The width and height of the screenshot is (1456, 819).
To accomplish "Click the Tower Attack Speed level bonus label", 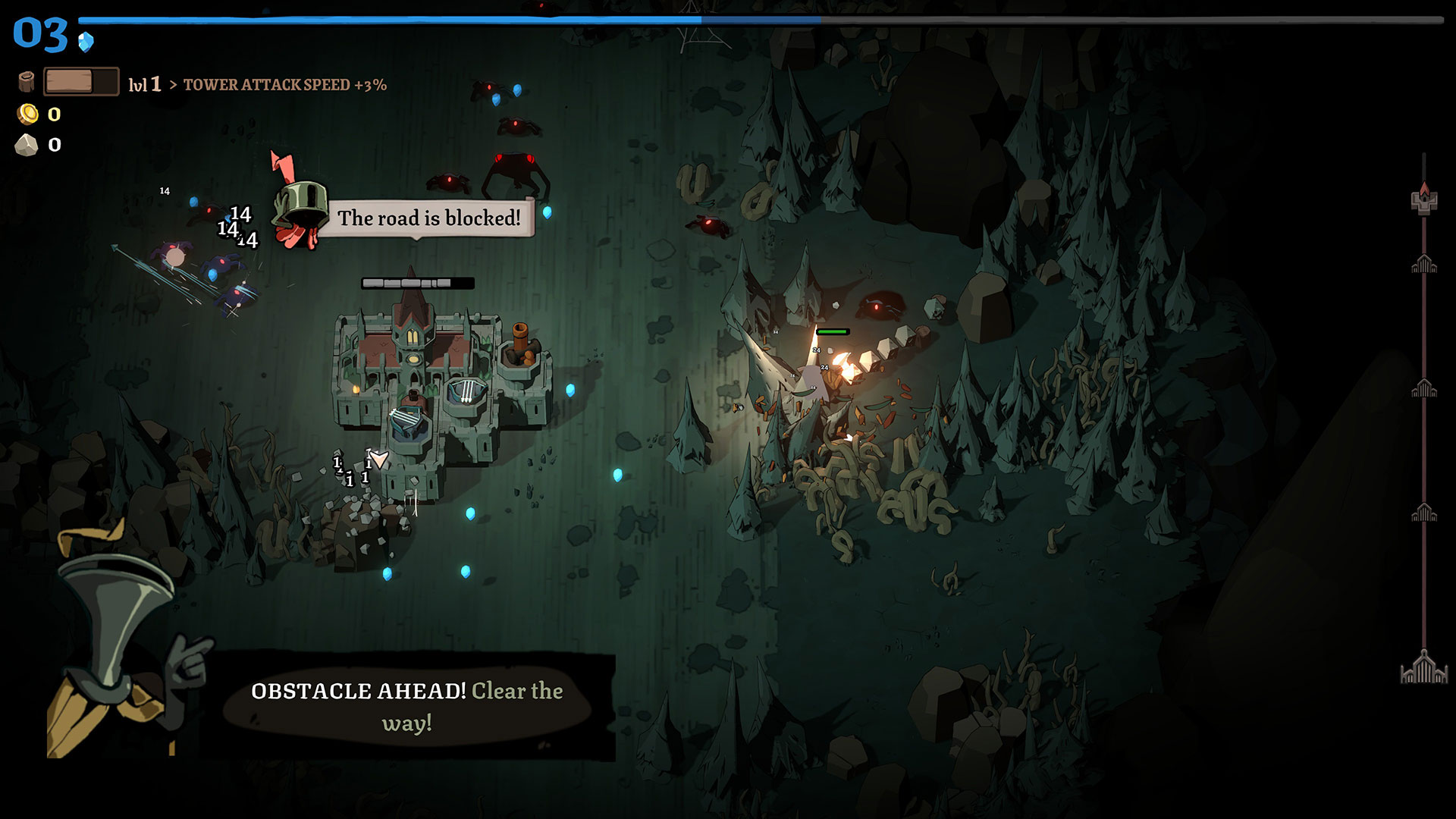I will point(284,85).
